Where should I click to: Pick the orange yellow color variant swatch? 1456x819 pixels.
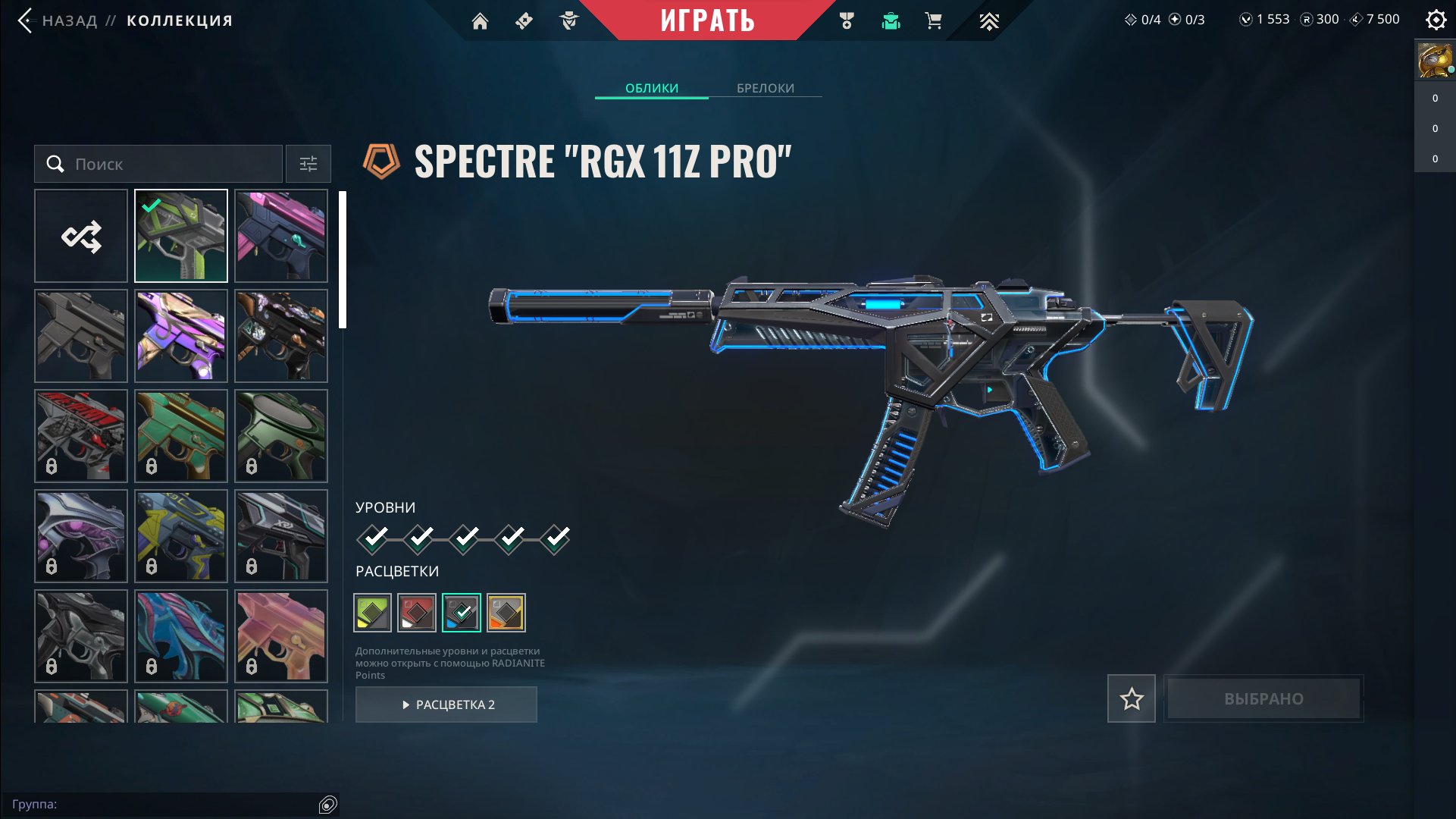click(x=506, y=613)
